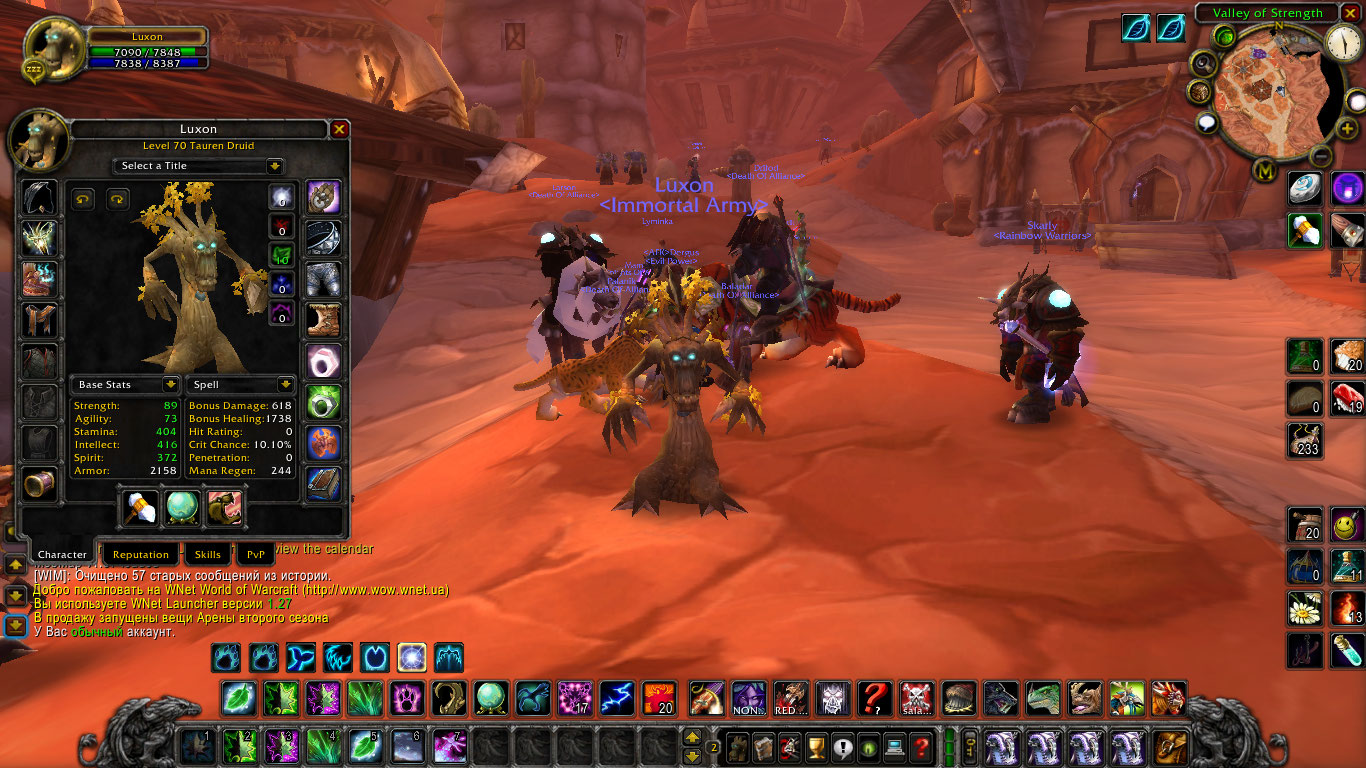1366x768 pixels.
Task: Zoom out the minimap with minus button
Action: 1321,156
